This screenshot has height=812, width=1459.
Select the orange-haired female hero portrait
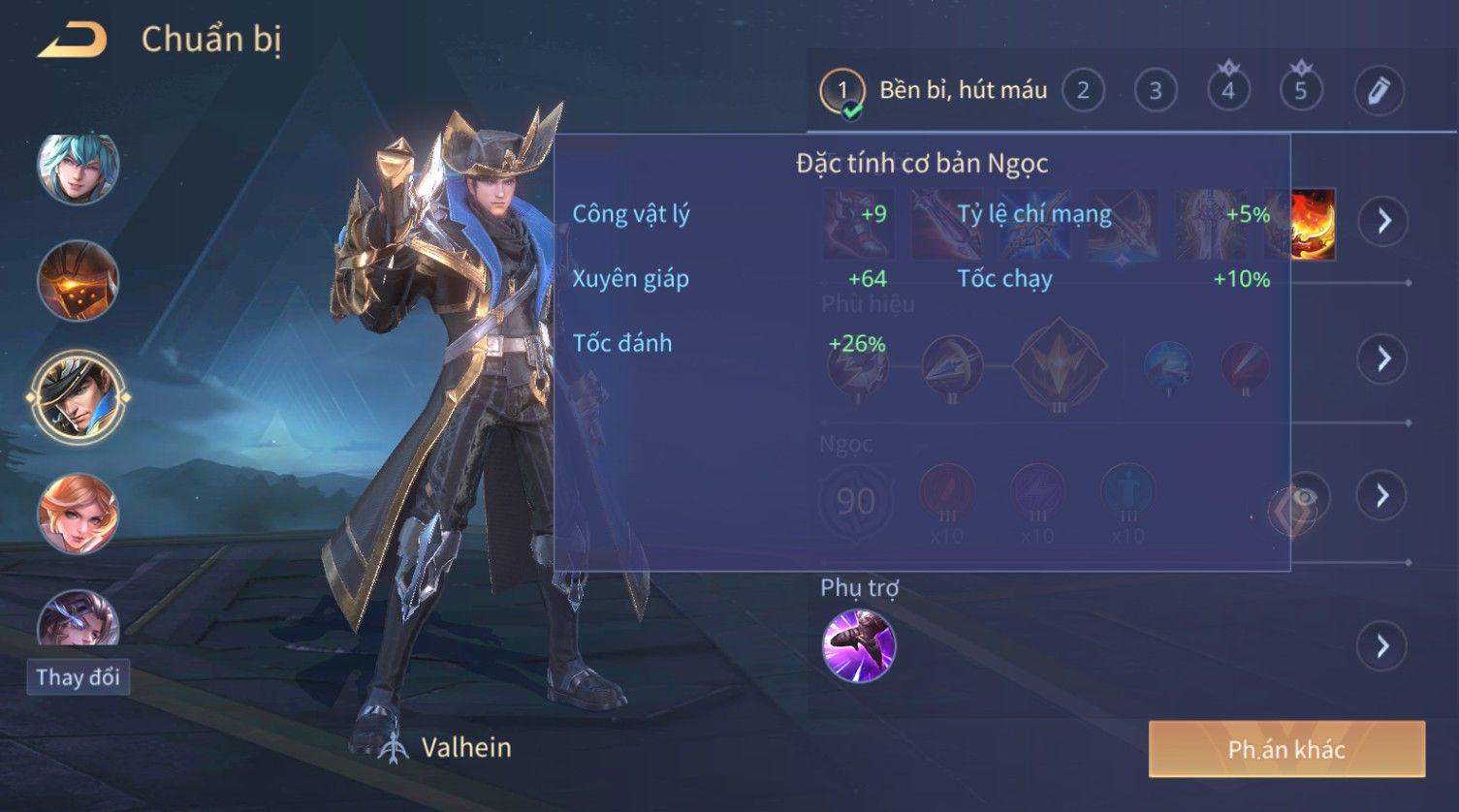coord(78,514)
